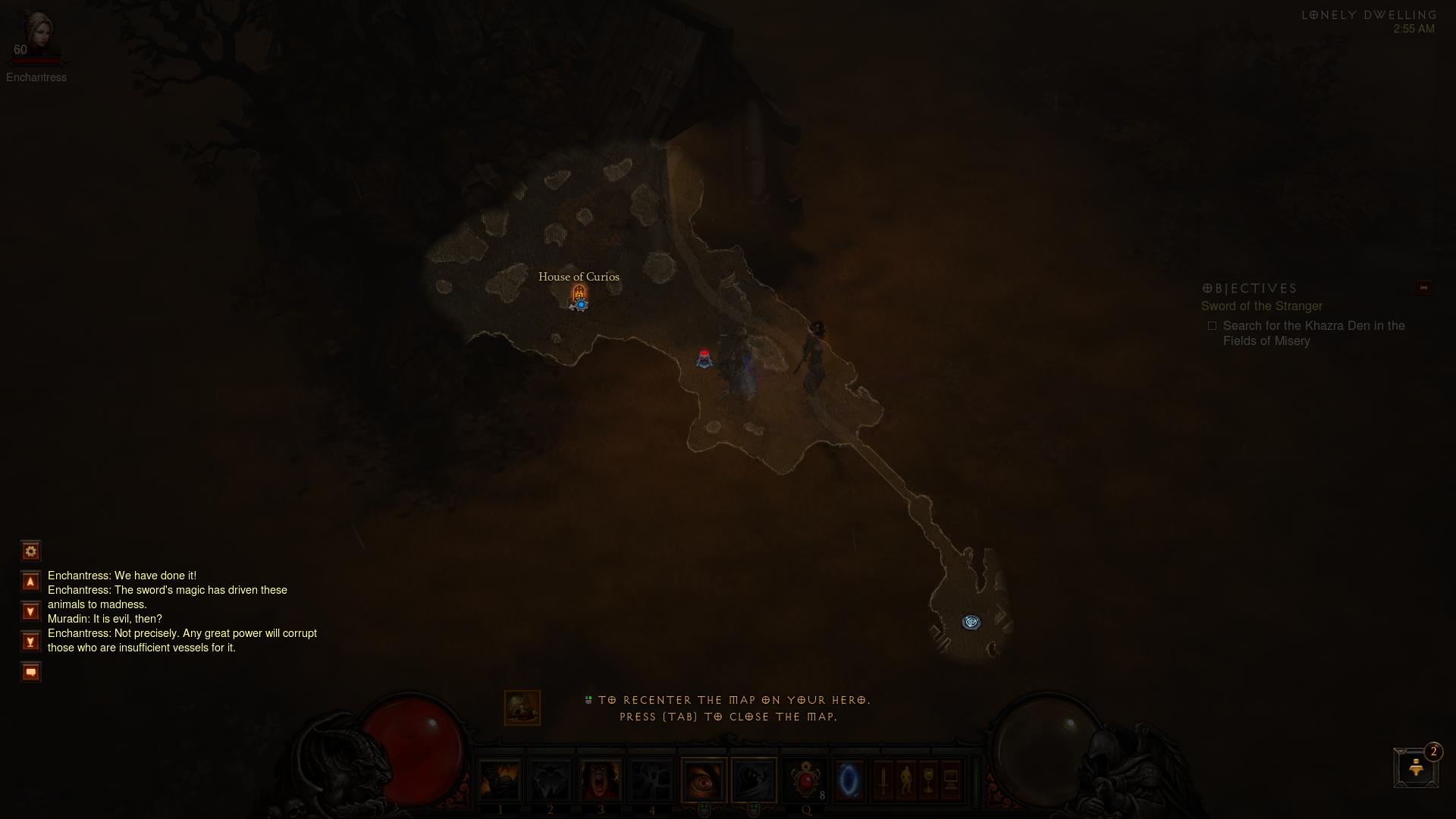Viewport: 1456px width, 819px height.
Task: Use the horned mask skill in slot 2
Action: (x=551, y=780)
